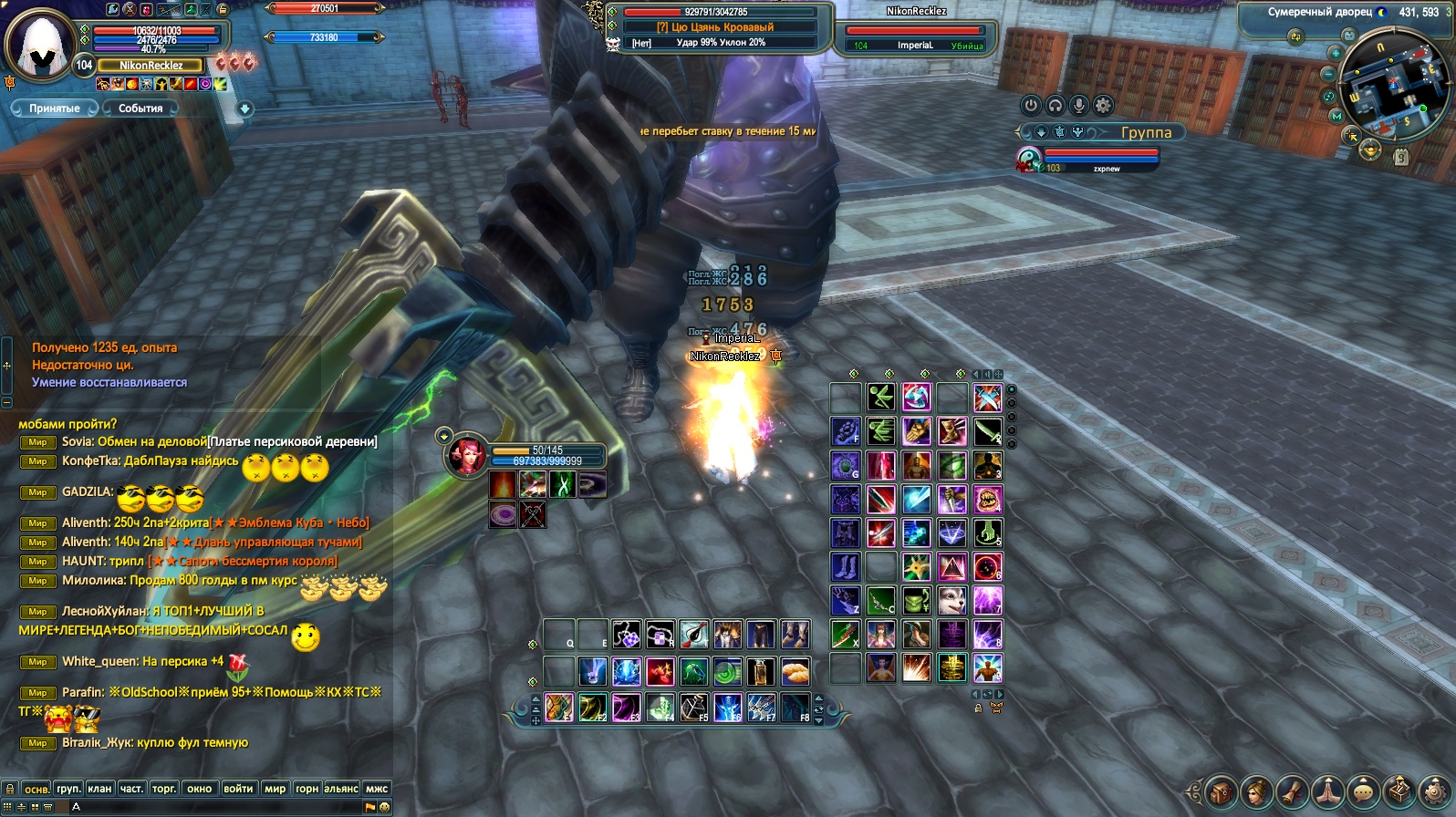
Task: Open the system gear menu in corner
Action: coord(1435,791)
